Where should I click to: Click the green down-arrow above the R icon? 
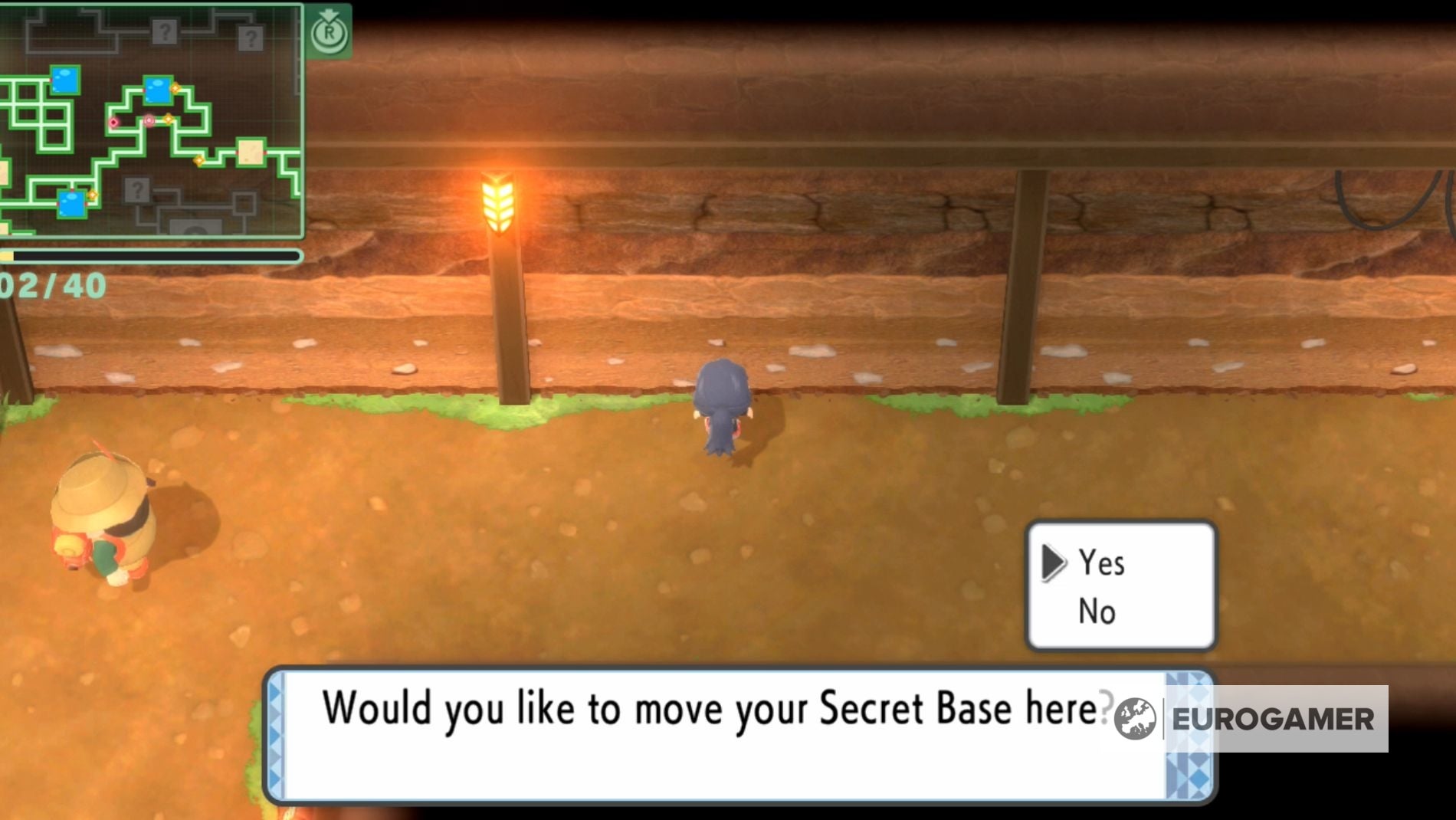[330, 14]
